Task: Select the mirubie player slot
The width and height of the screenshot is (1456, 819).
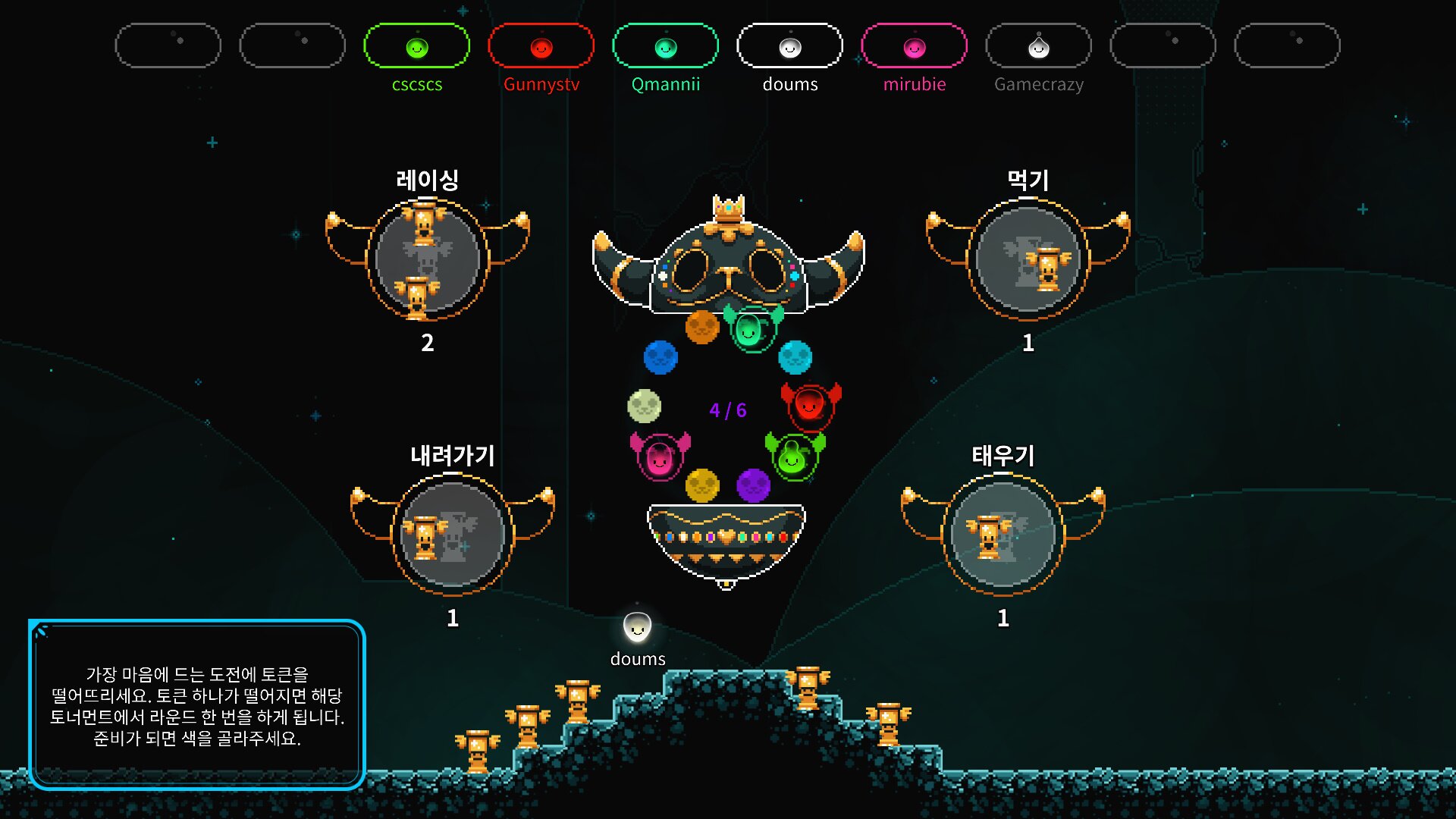Action: point(914,46)
